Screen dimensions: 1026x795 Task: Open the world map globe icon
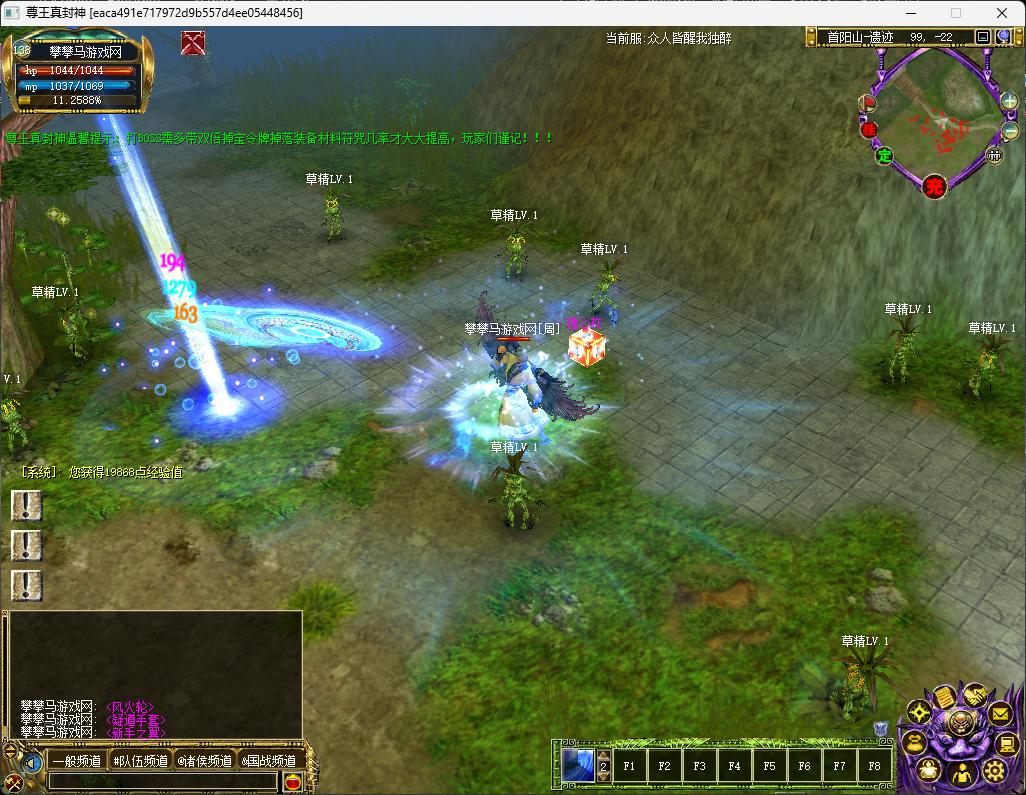coord(1003,37)
